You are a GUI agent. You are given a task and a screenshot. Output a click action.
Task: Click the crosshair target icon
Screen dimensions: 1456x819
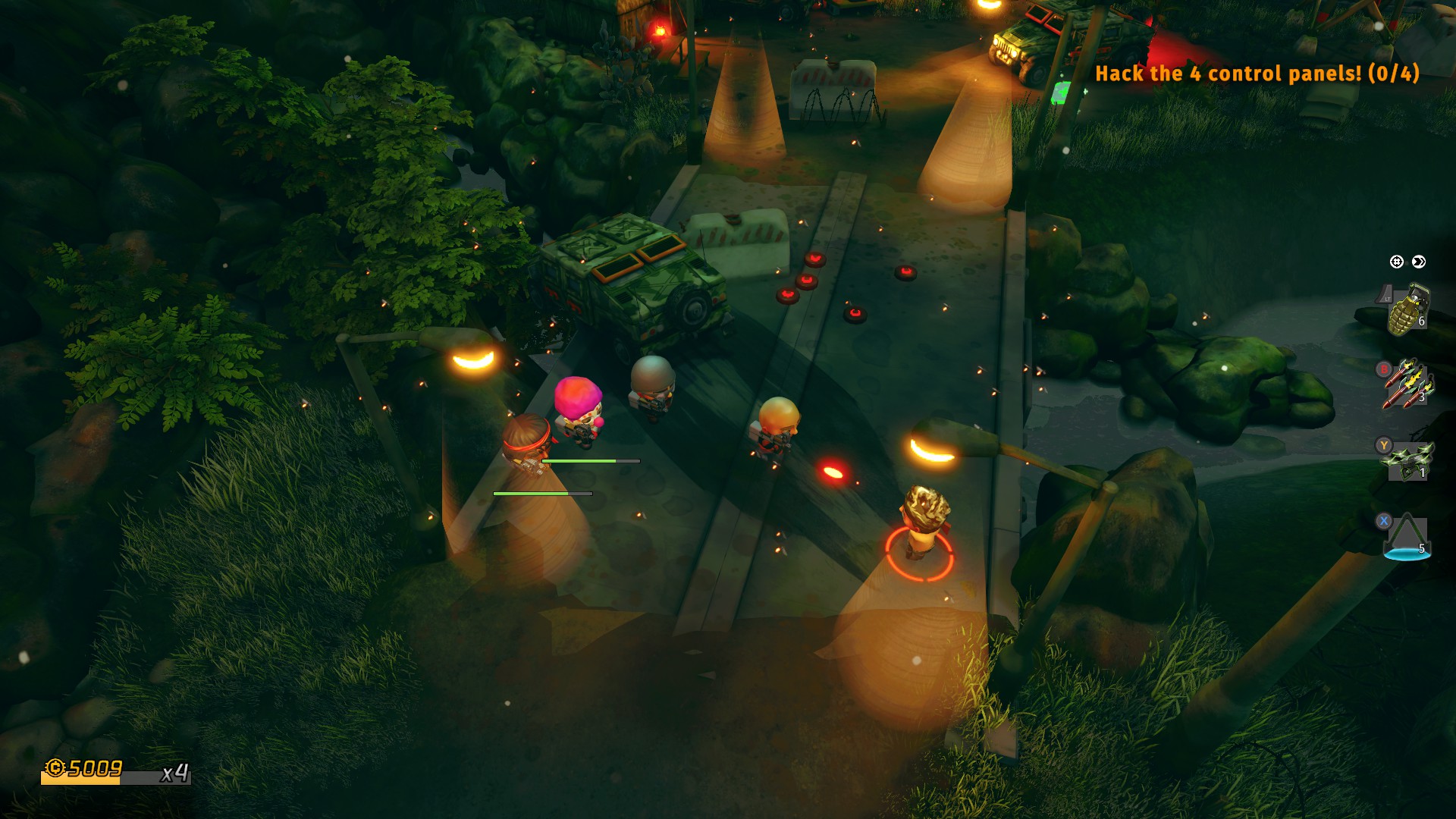tap(1396, 262)
